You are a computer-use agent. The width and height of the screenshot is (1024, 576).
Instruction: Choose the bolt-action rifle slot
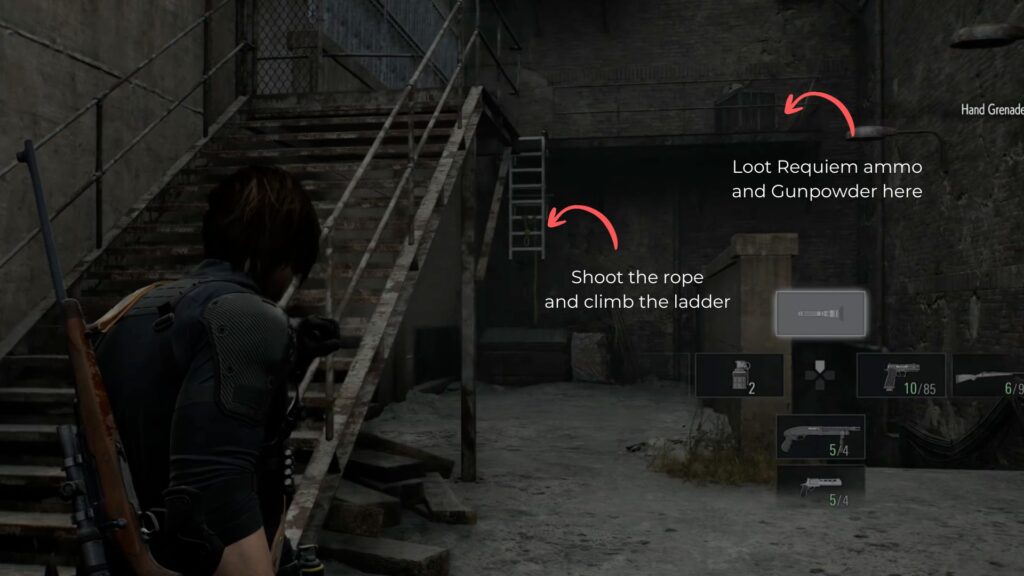(x=987, y=375)
